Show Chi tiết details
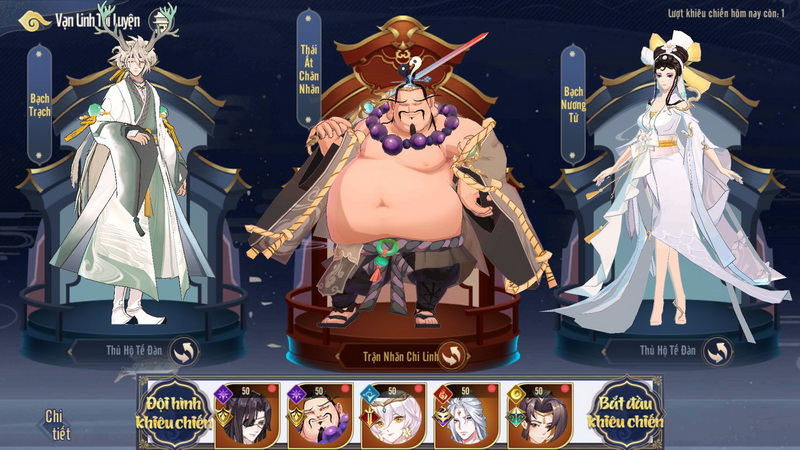Image resolution: width=800 pixels, height=450 pixels. click(x=55, y=423)
